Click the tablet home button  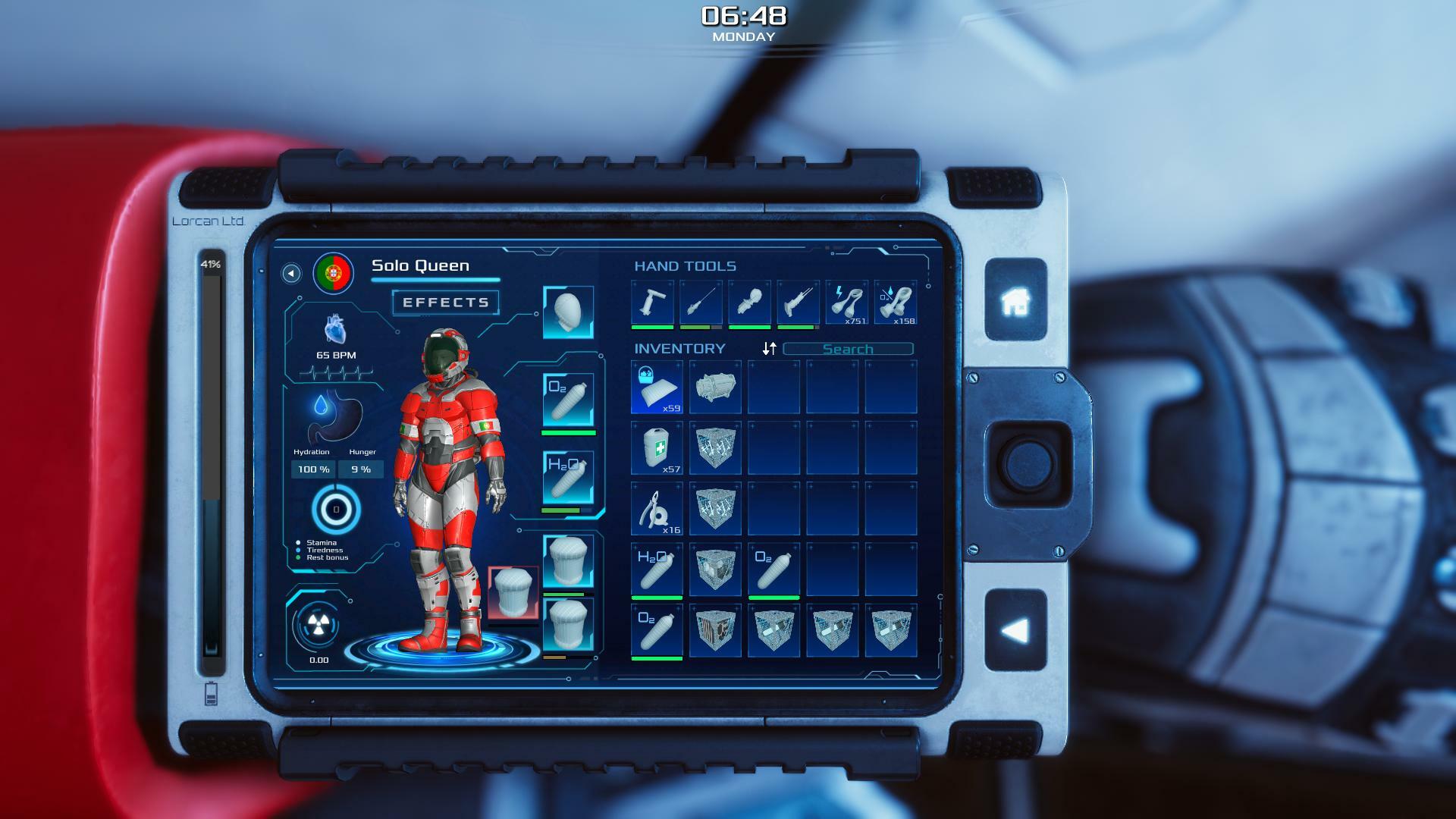[x=1015, y=300]
